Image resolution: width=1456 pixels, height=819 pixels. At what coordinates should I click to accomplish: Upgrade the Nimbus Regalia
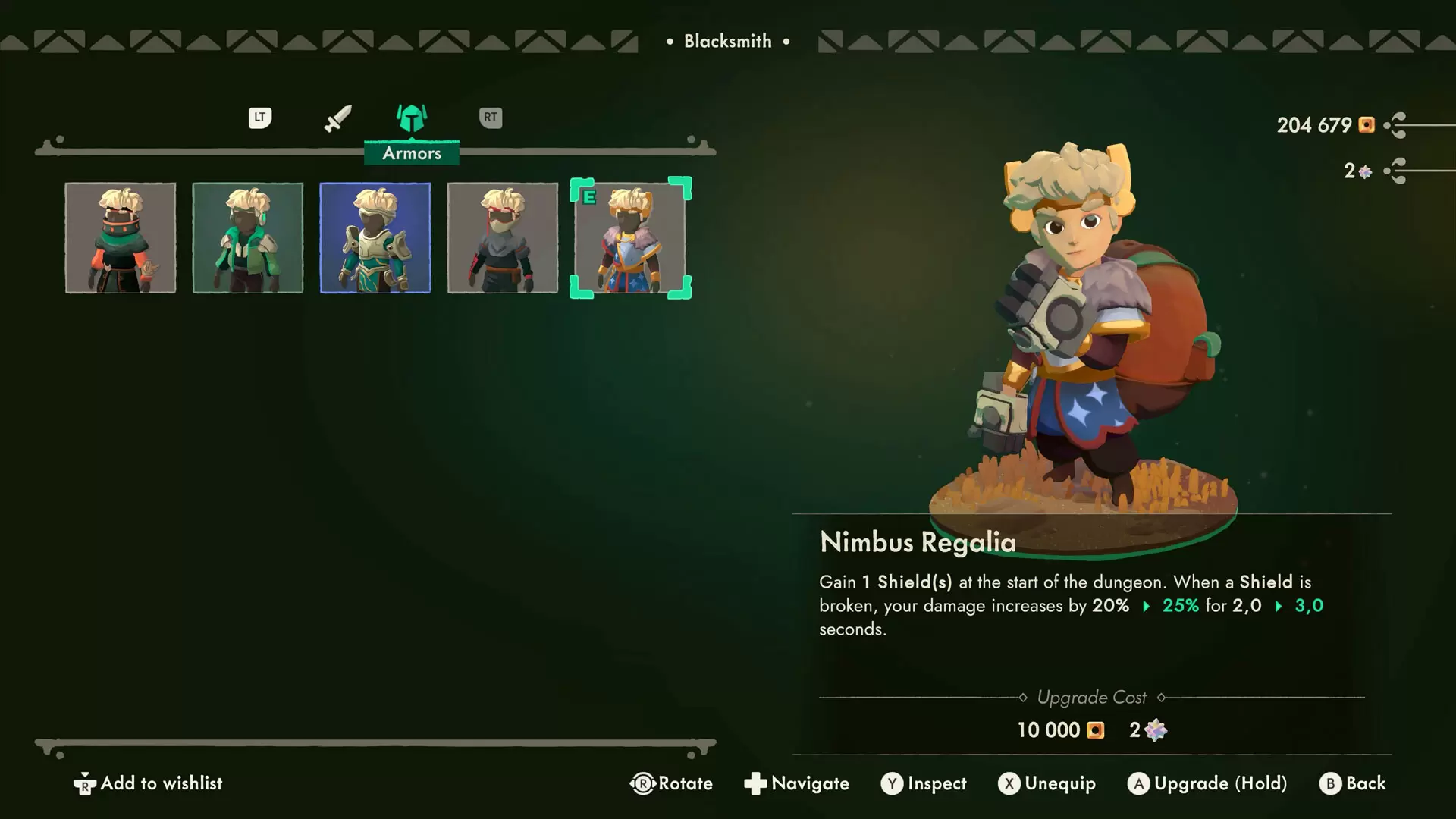(x=1207, y=783)
